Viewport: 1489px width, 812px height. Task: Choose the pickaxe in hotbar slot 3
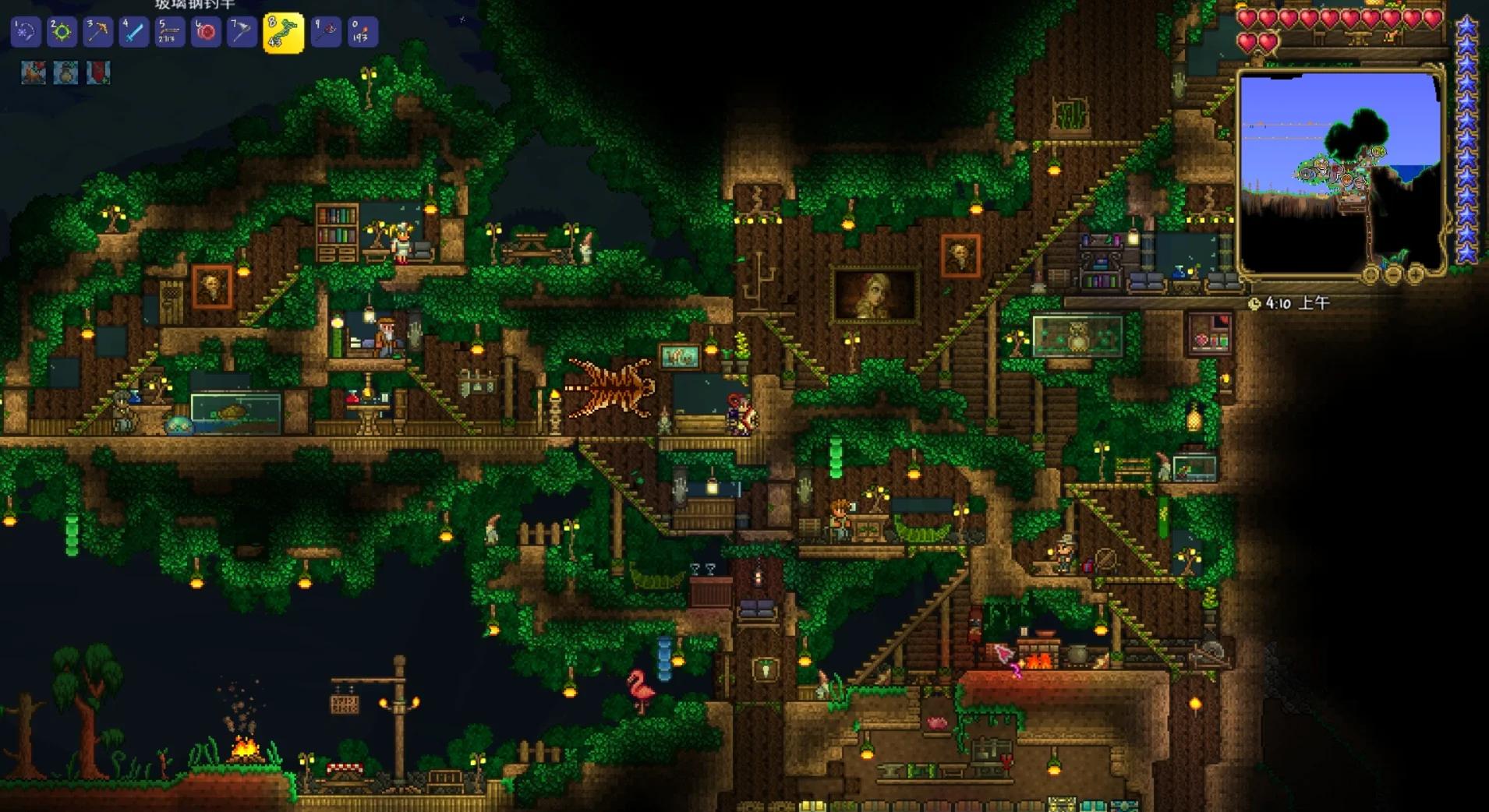[x=98, y=32]
